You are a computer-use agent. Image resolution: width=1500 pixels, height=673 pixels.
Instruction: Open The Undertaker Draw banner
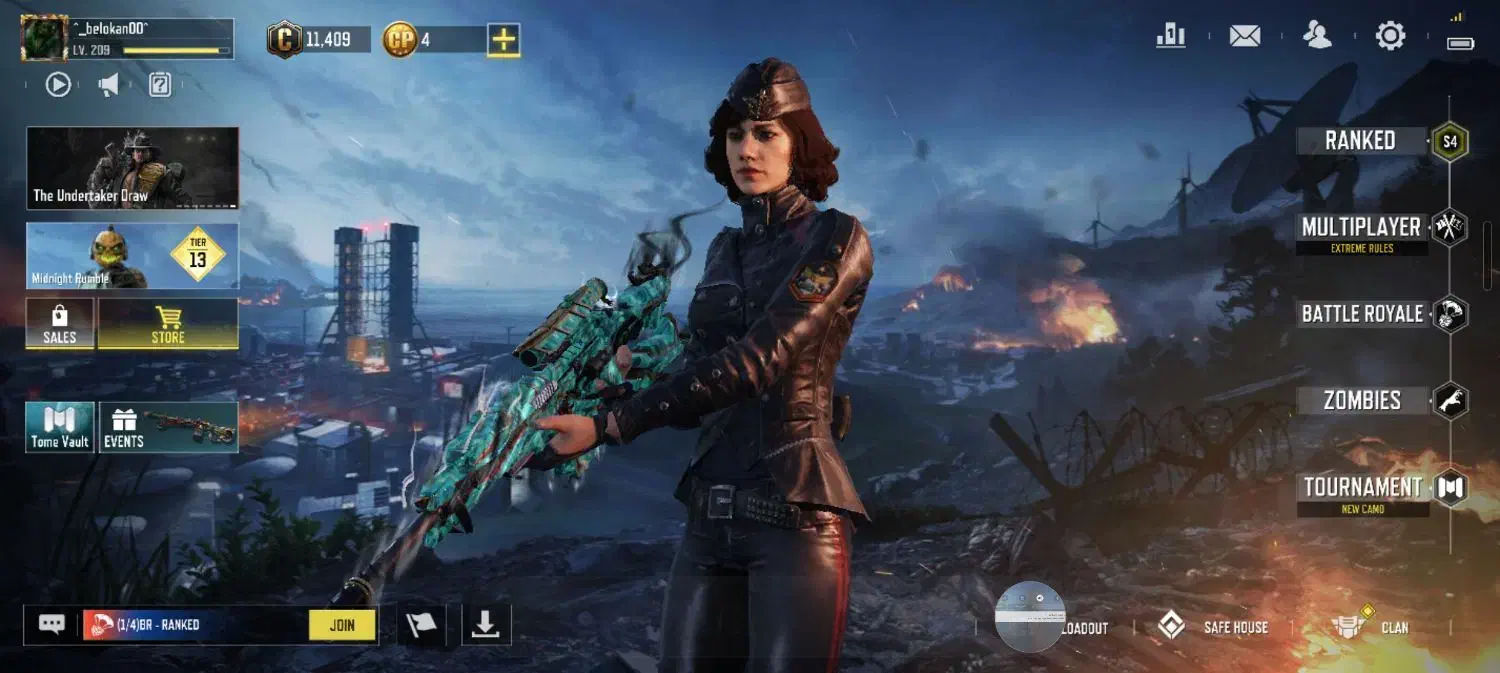click(x=132, y=168)
